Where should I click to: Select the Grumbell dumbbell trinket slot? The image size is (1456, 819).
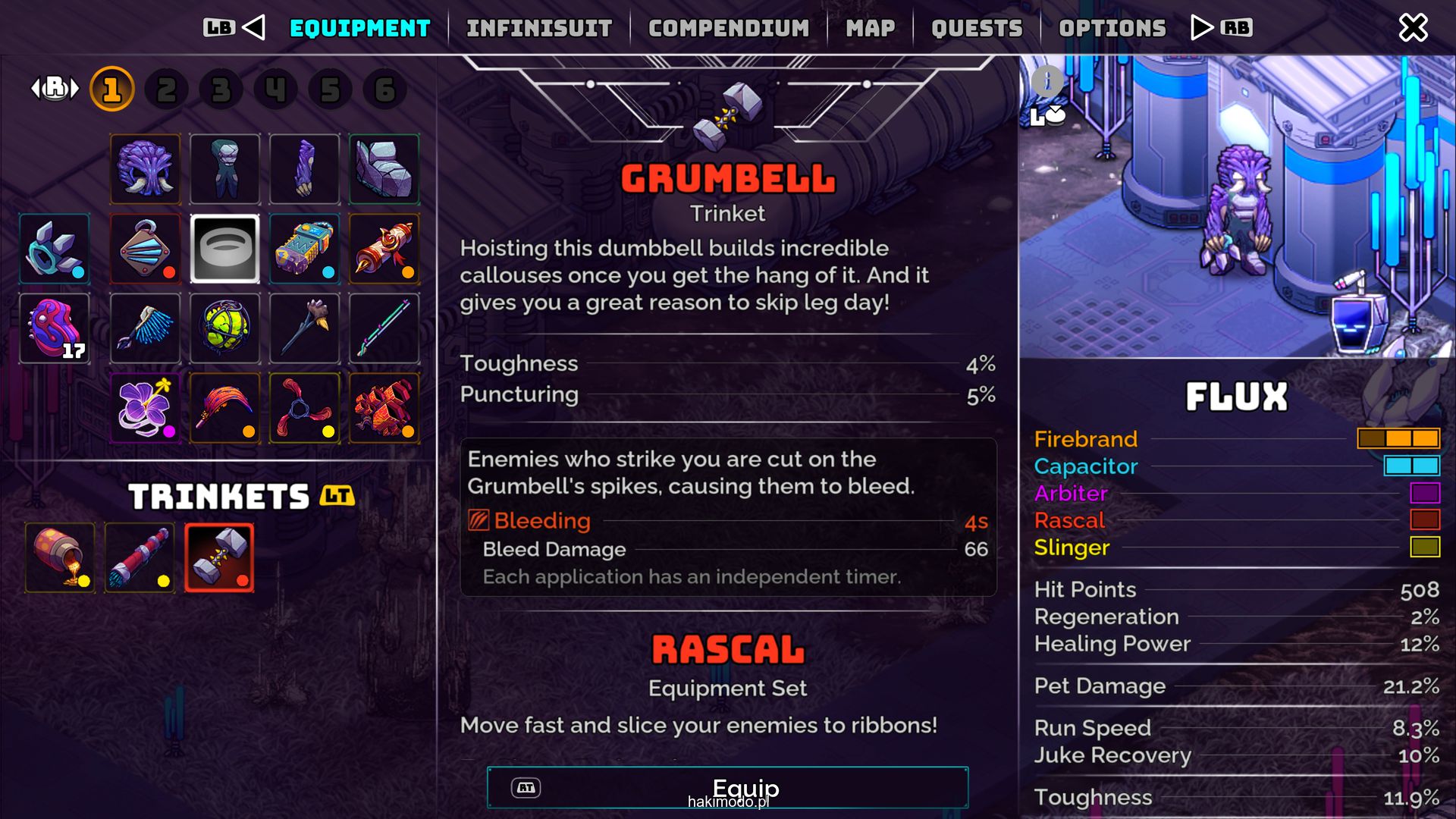(219, 557)
